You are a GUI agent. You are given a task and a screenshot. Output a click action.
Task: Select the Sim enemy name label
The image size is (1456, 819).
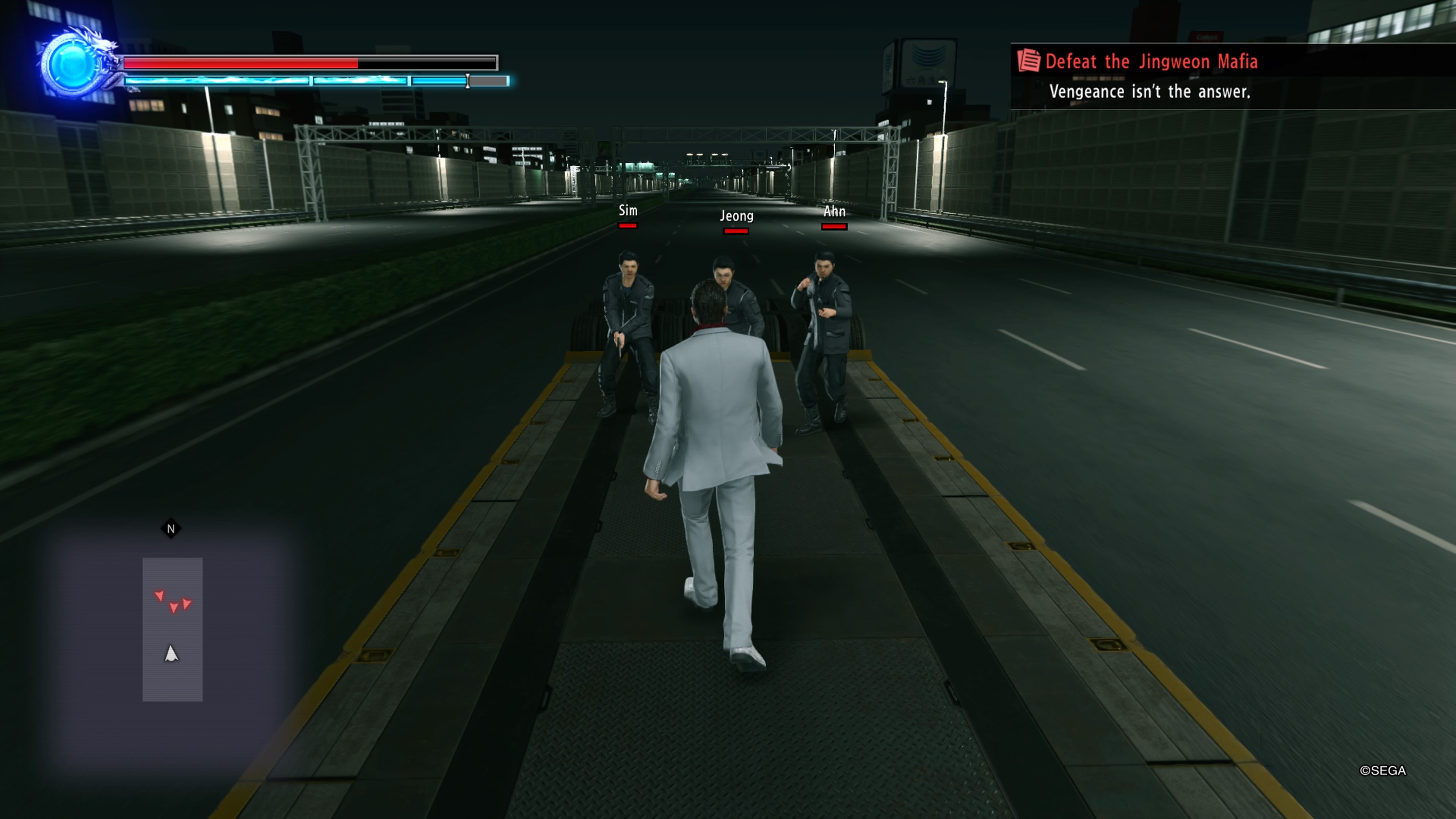pos(628,210)
